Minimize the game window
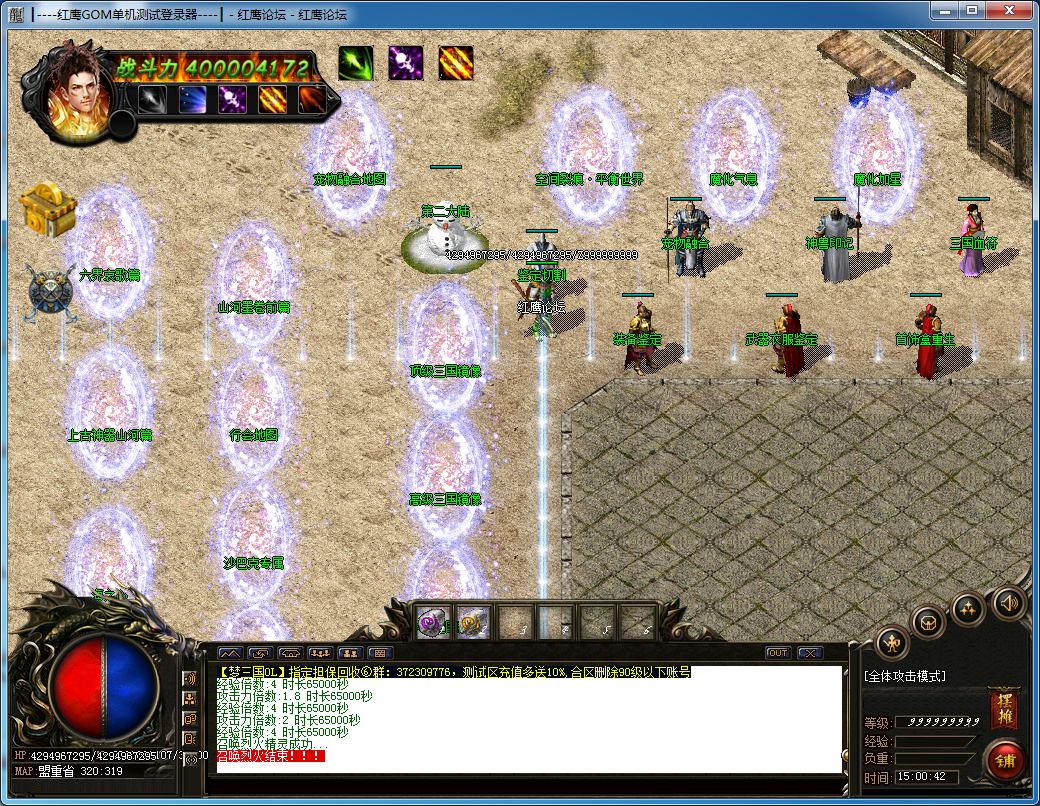Screen dimensions: 1040x806 (943, 10)
